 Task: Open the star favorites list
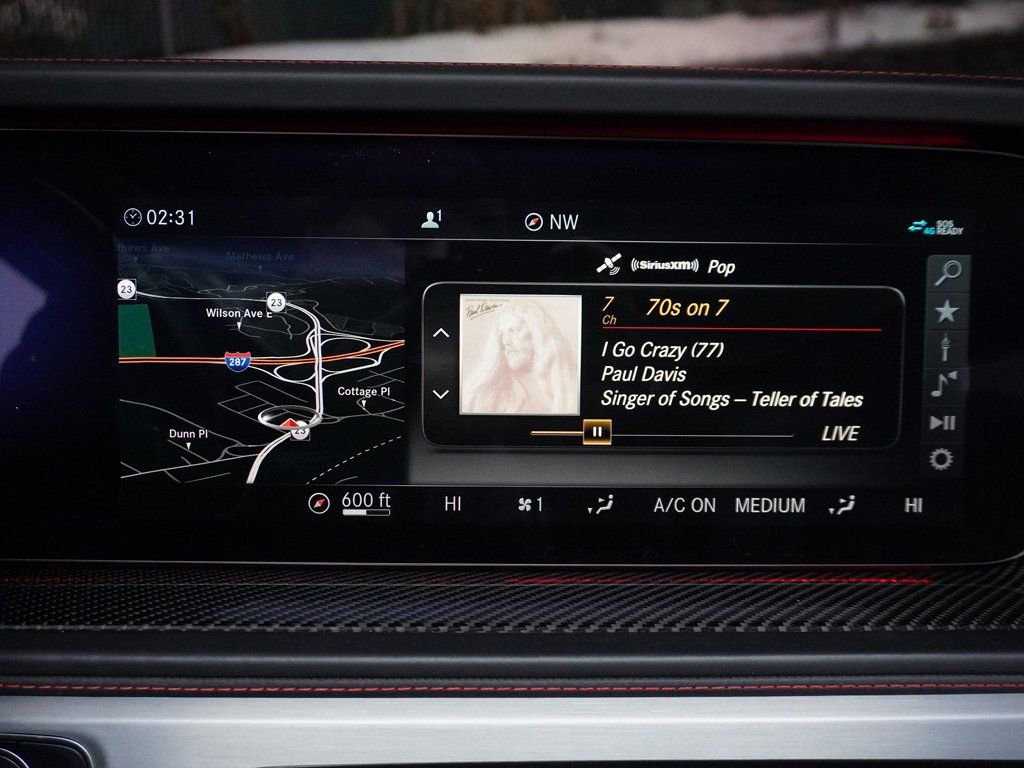946,312
